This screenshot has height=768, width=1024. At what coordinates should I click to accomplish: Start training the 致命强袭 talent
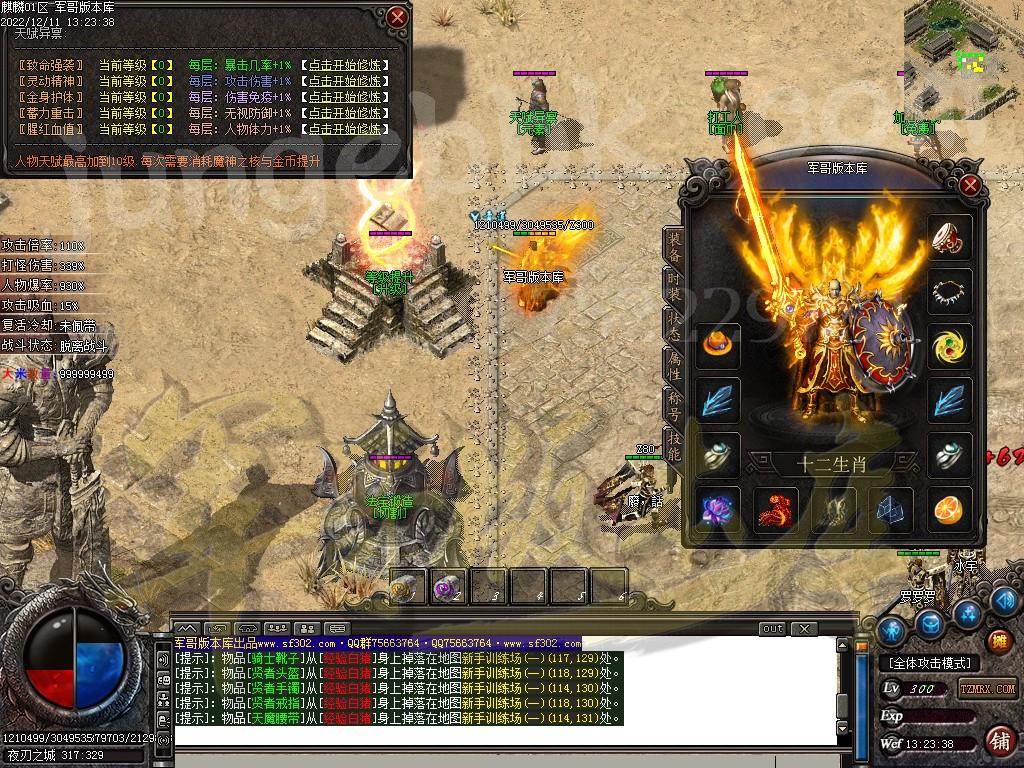pyautogui.click(x=345, y=65)
